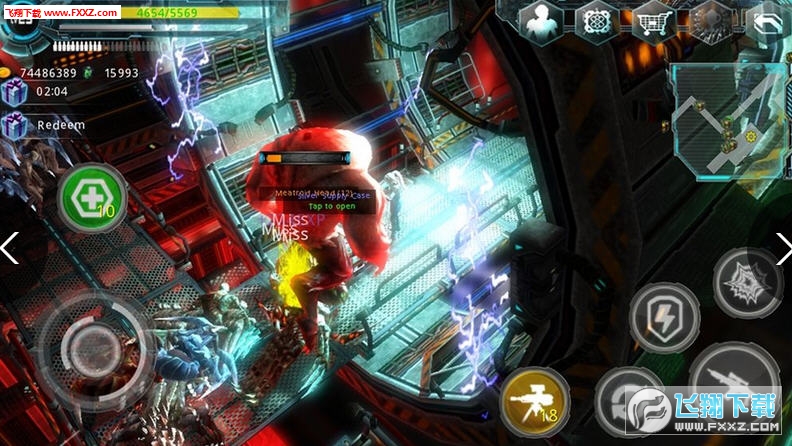This screenshot has width=792, height=446.
Task: Tap the timed gift box icon
Action: pyautogui.click(x=15, y=92)
